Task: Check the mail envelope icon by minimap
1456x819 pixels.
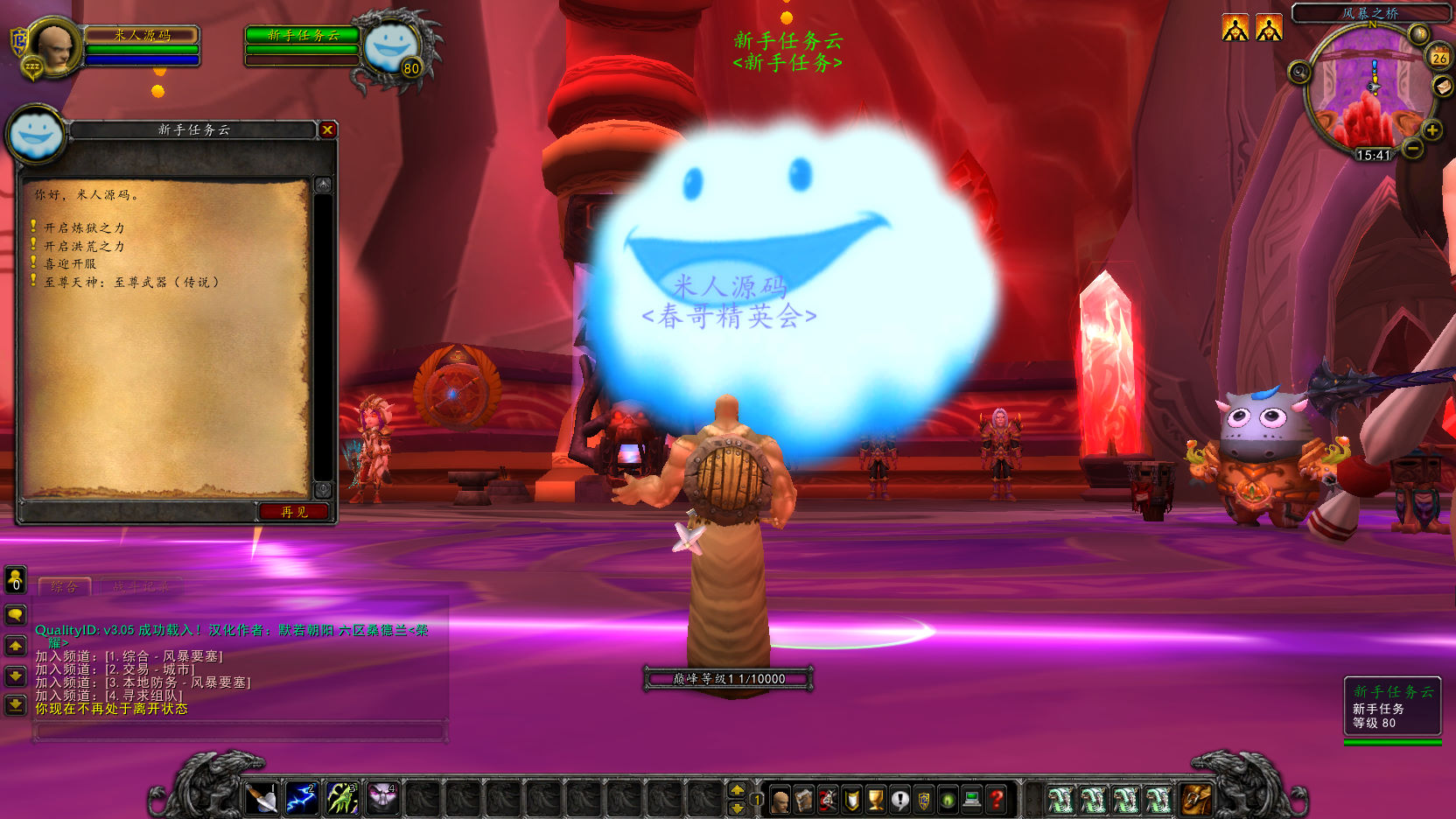Action: pos(1441,86)
